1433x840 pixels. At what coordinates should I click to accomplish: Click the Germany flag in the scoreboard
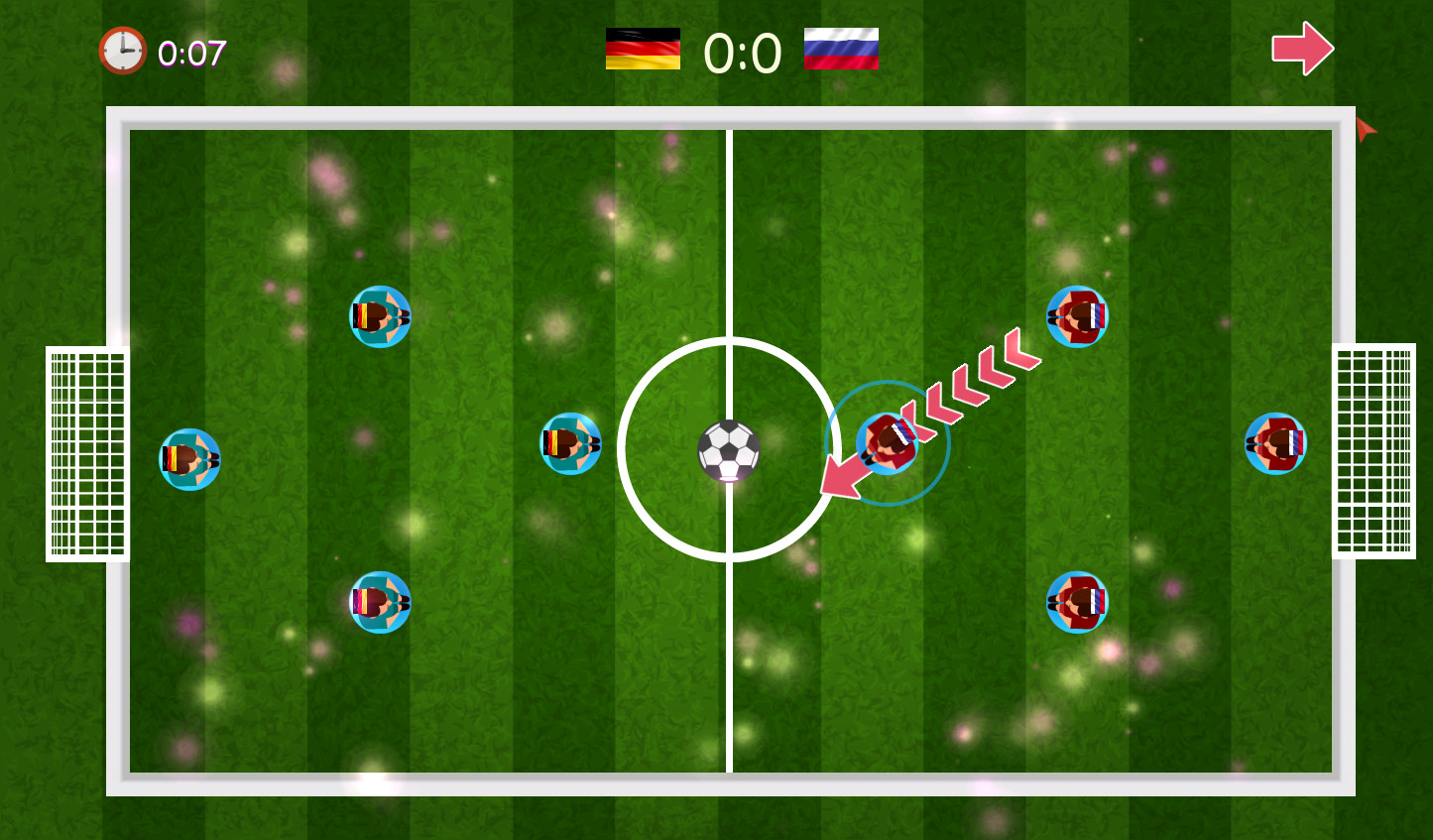[644, 50]
